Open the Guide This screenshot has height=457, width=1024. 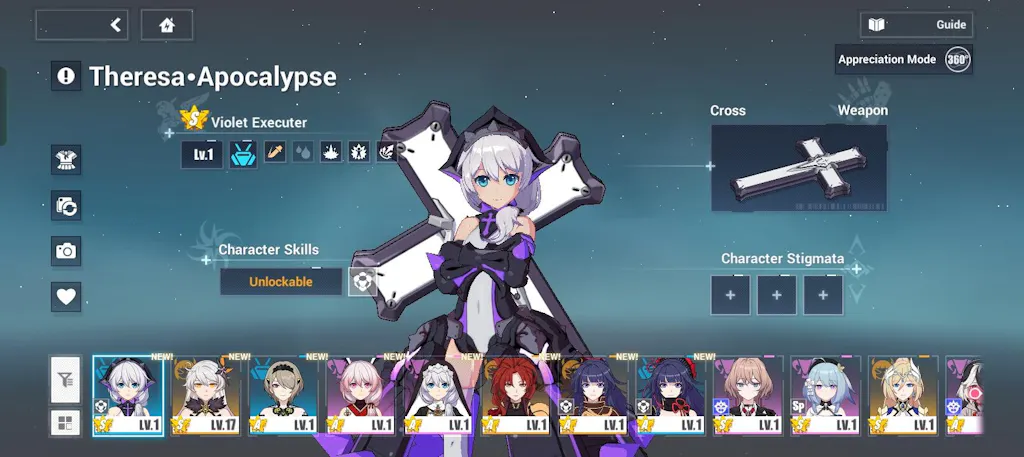[916, 25]
